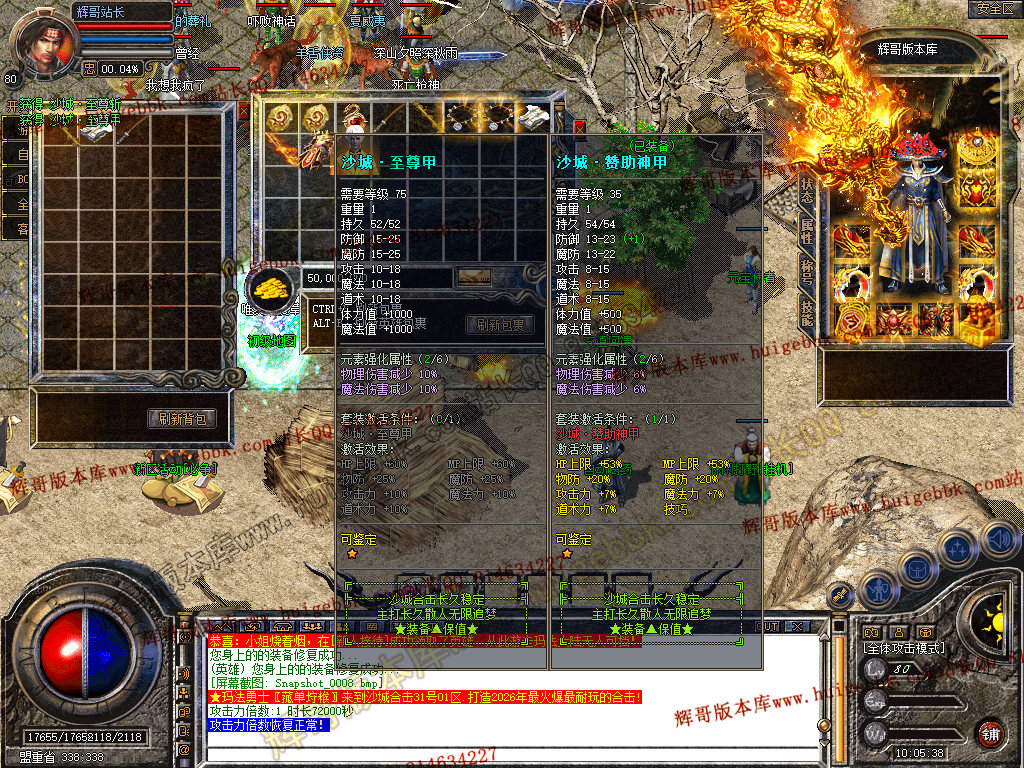Viewport: 1024px width, 768px height.
Task: Click the player portrait avatar
Action: [40, 40]
